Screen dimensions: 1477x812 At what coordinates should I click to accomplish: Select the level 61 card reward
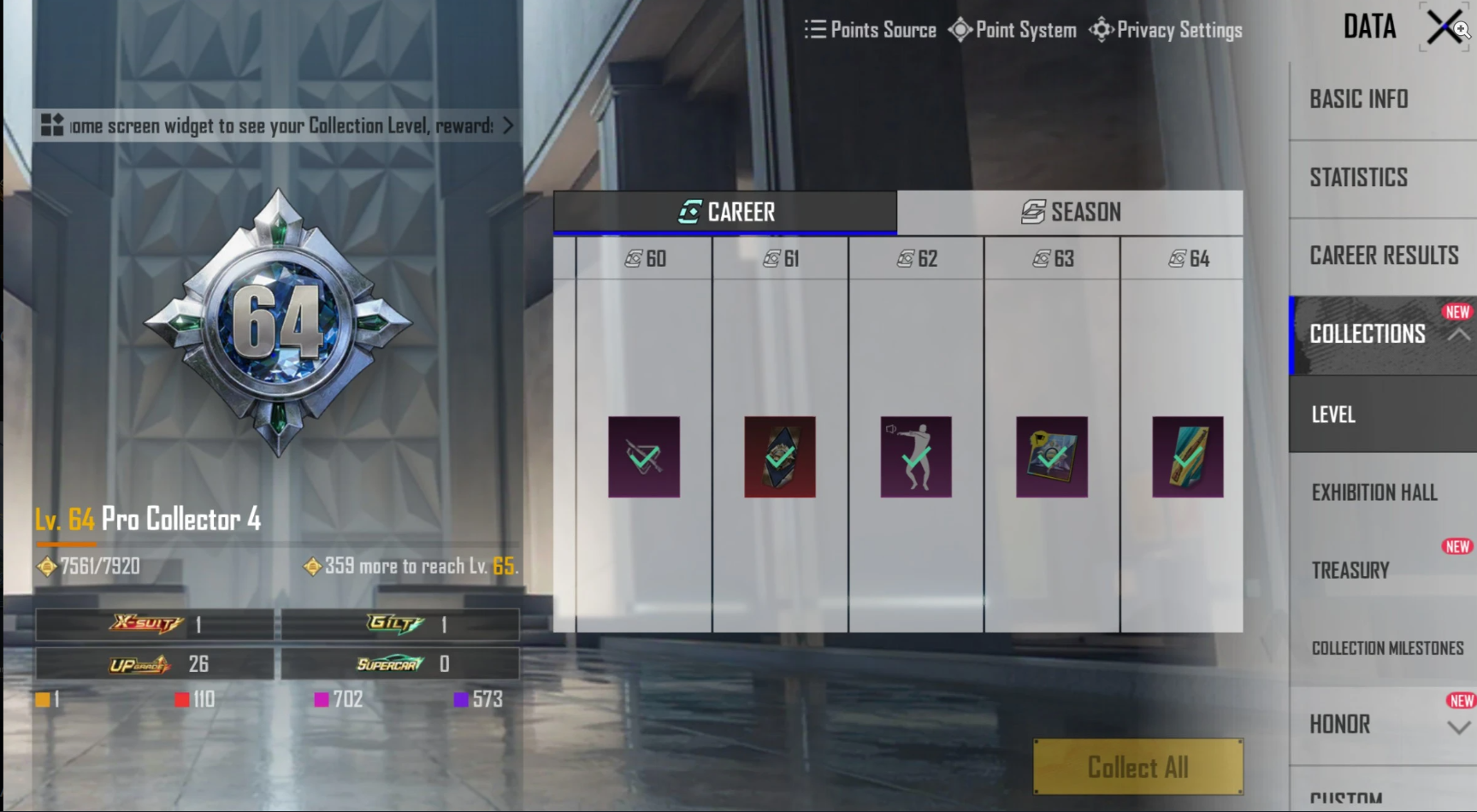point(779,456)
